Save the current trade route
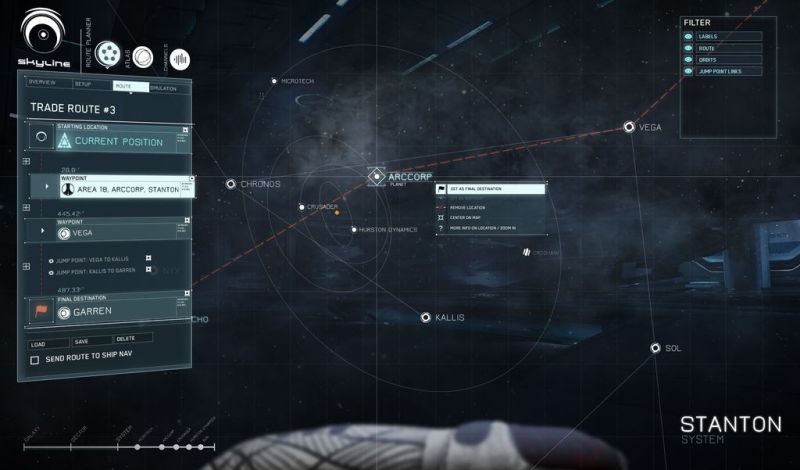Viewport: 800px width, 470px height. [x=81, y=341]
